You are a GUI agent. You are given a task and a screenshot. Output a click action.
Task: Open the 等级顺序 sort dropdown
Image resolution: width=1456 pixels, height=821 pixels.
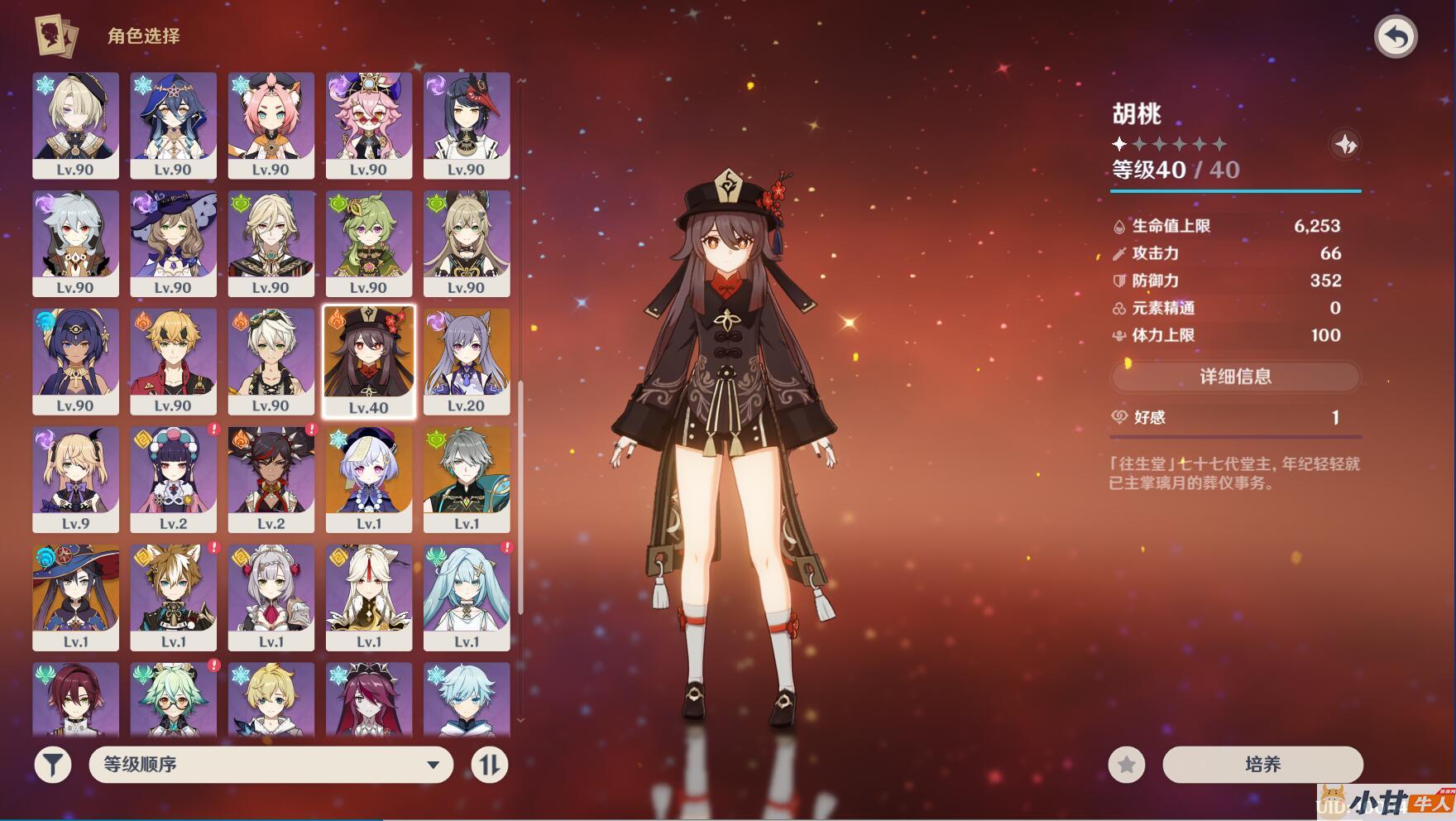tap(271, 764)
